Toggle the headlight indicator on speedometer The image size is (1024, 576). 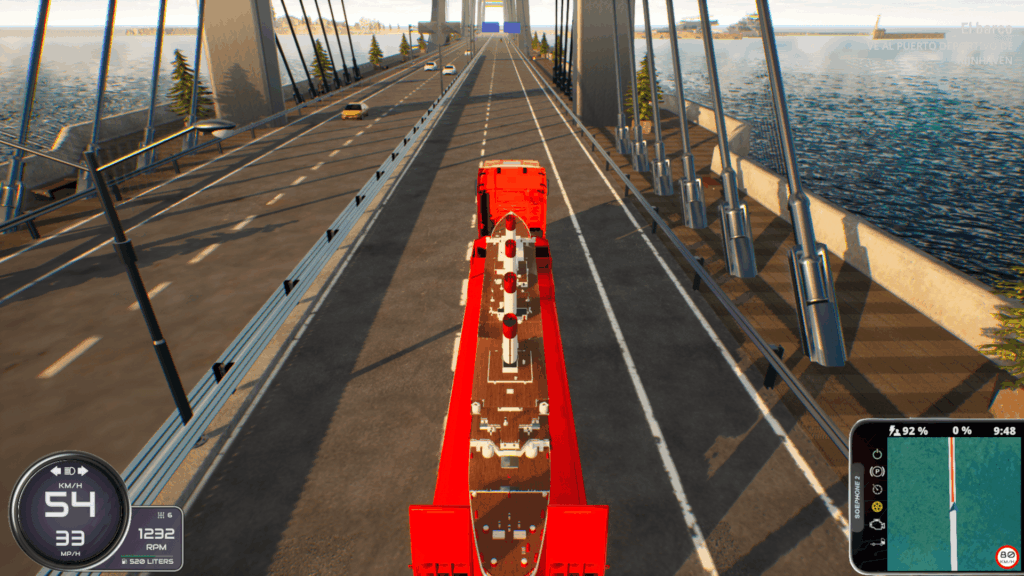(x=70, y=470)
